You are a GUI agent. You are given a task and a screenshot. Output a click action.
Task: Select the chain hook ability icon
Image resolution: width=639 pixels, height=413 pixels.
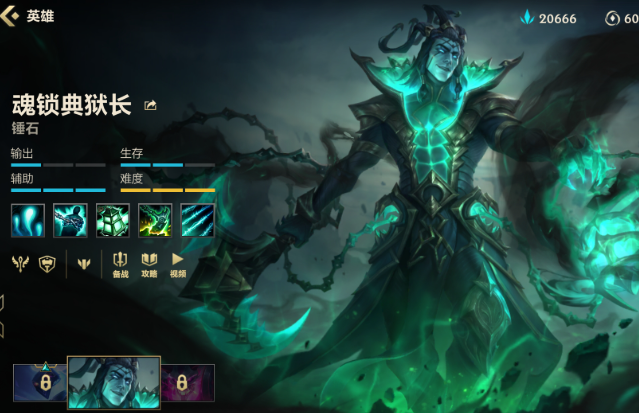(x=70, y=220)
